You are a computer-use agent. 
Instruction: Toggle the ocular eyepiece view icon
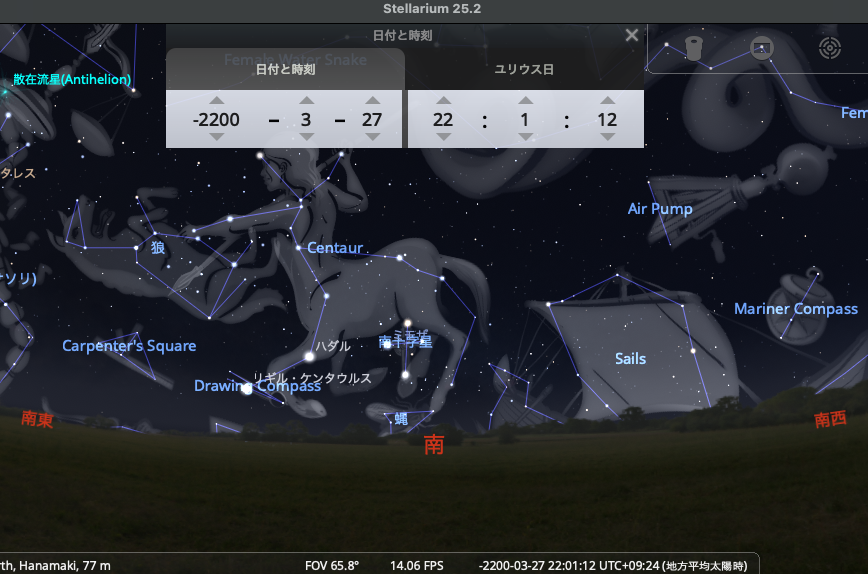tap(694, 47)
